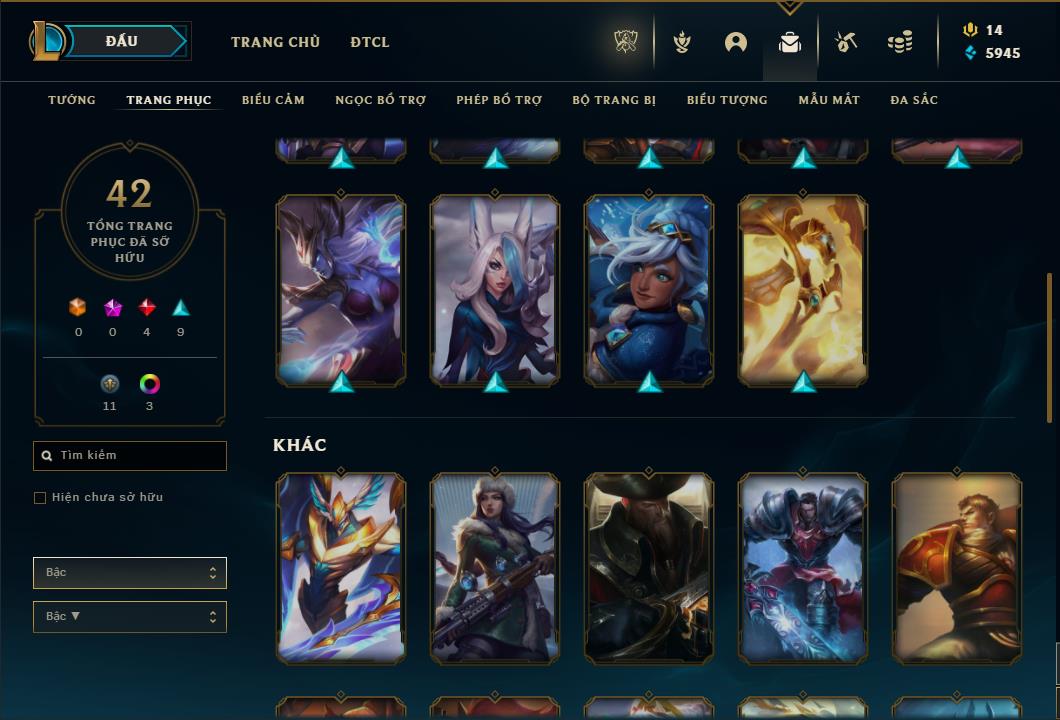The height and width of the screenshot is (720, 1060).
Task: Show the BIỂU TƯỢNG tab
Action: click(727, 100)
